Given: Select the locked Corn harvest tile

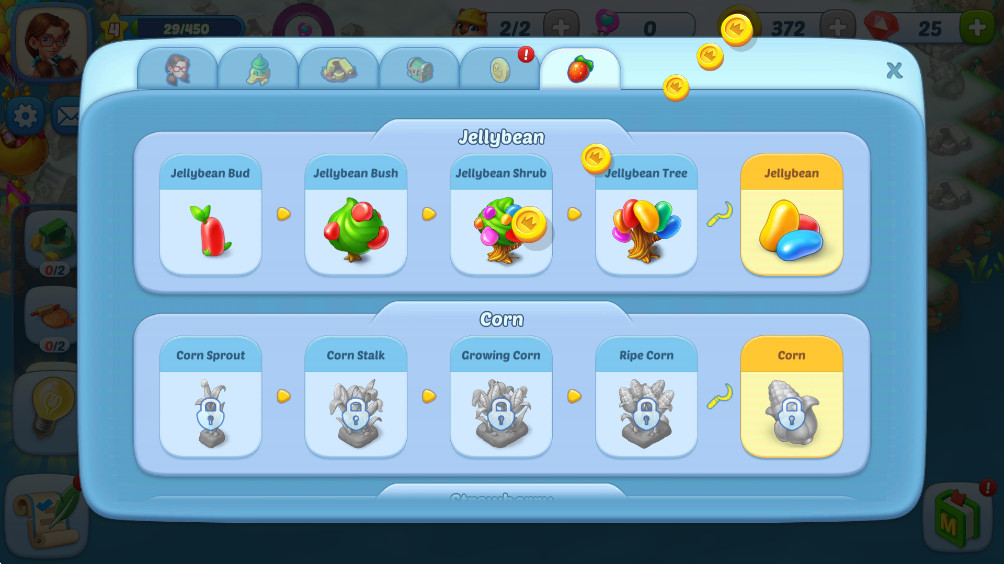Looking at the screenshot, I should pyautogui.click(x=791, y=397).
